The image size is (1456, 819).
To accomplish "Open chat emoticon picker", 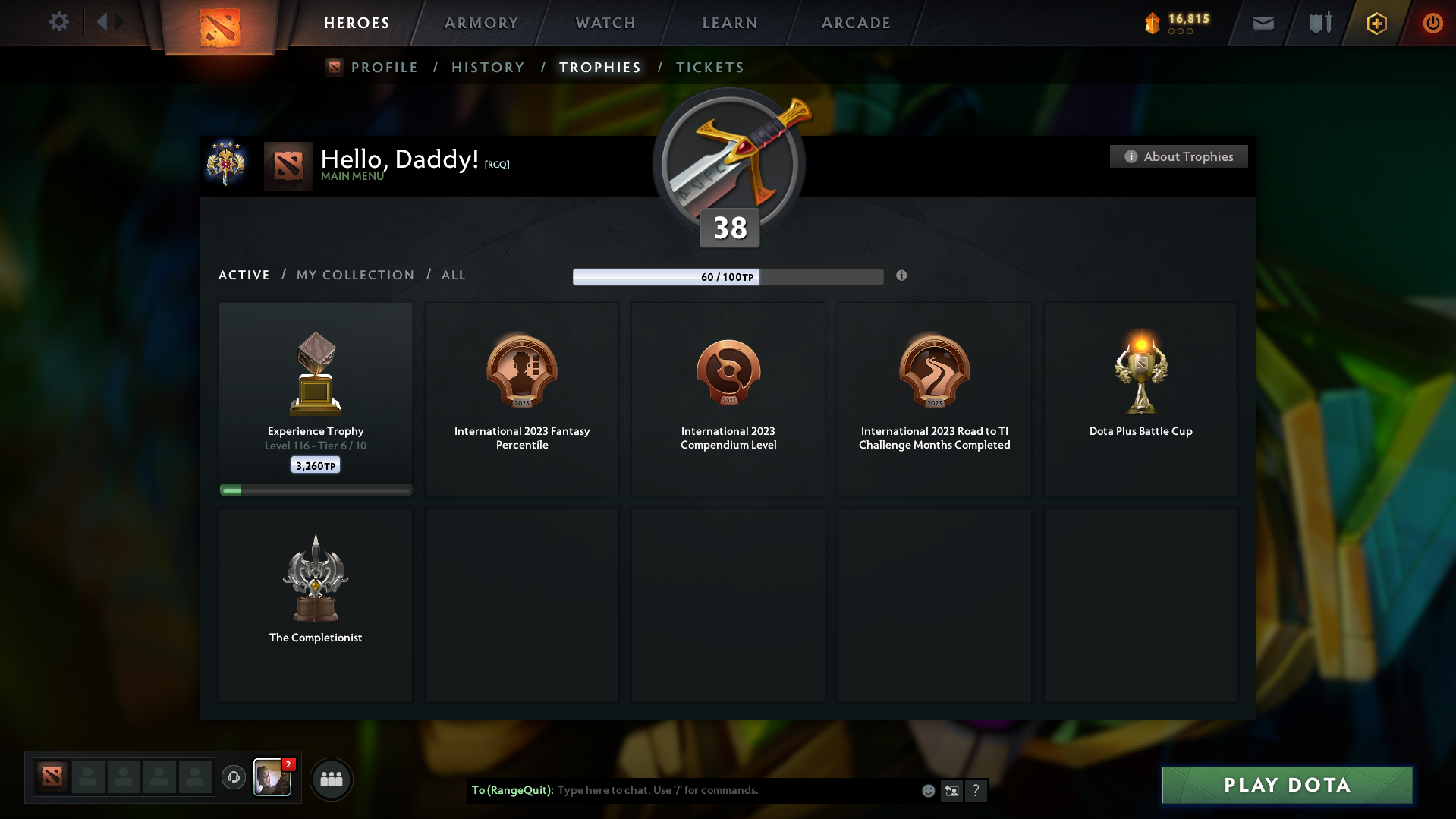I will pos(927,790).
